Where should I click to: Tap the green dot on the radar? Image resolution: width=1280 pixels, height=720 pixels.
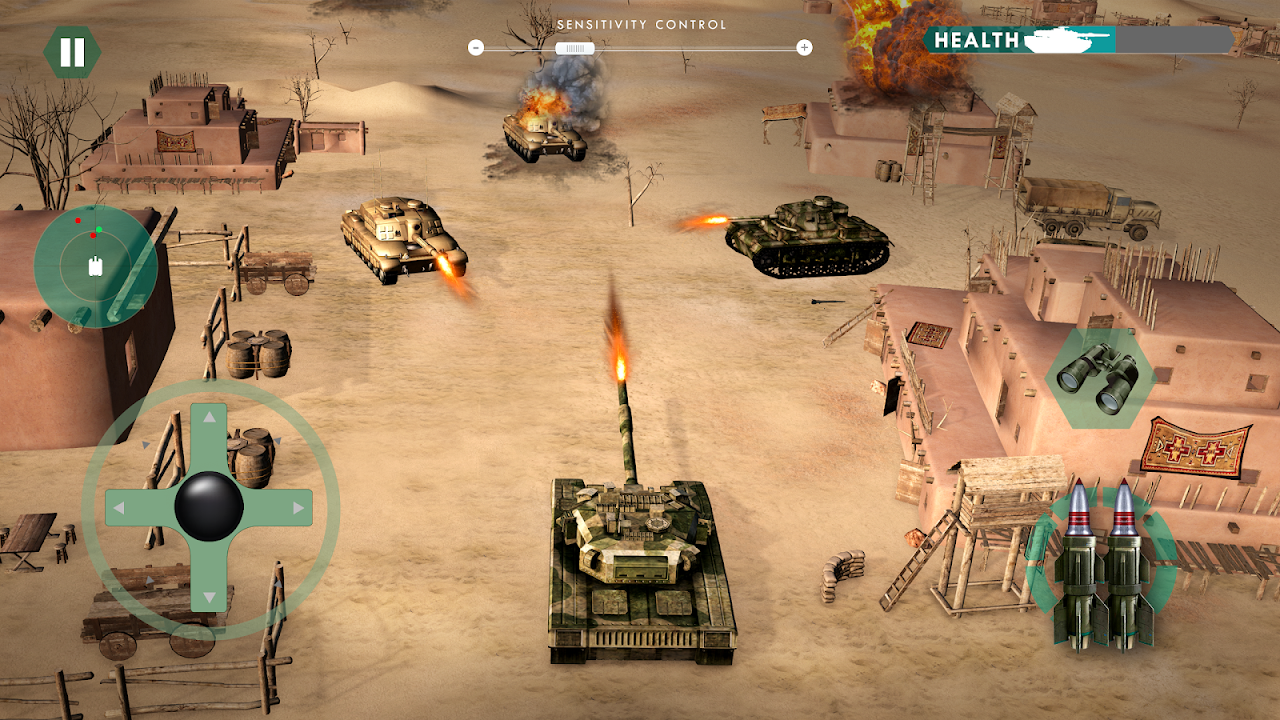click(x=99, y=229)
